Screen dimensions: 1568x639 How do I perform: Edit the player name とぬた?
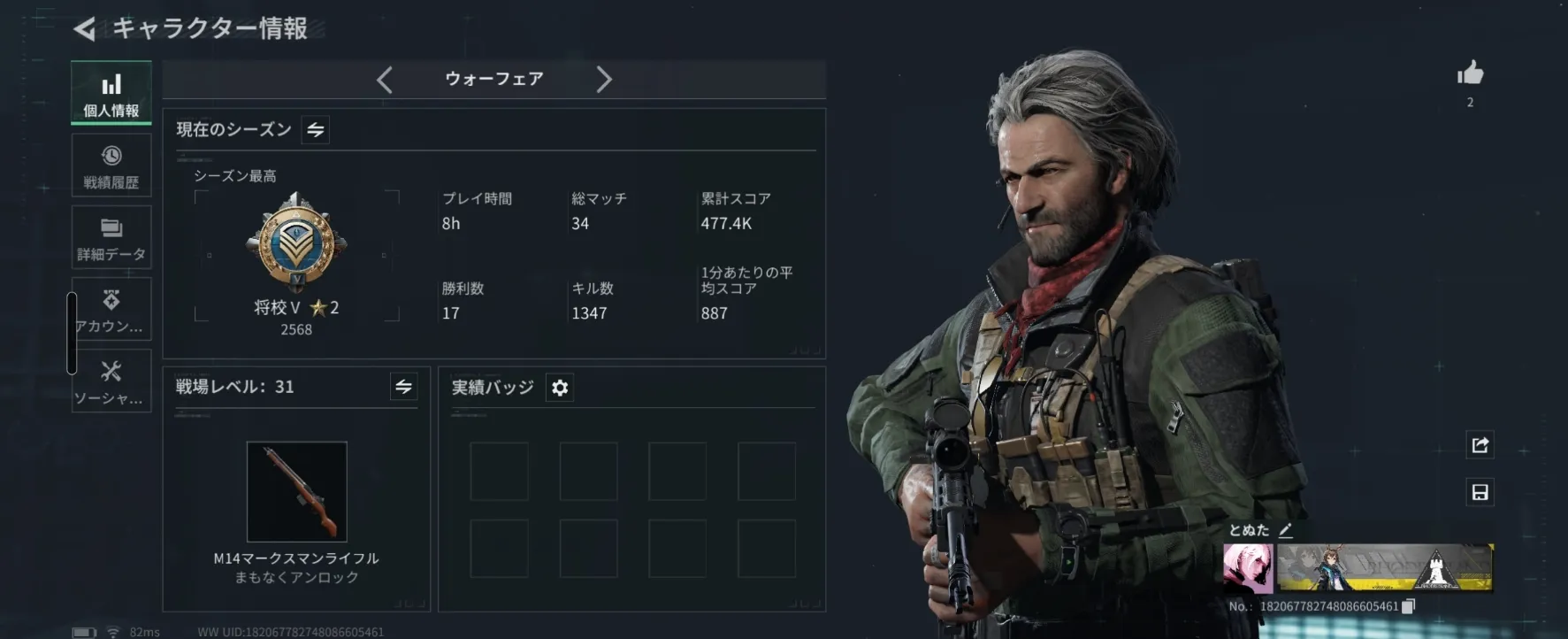[1286, 530]
